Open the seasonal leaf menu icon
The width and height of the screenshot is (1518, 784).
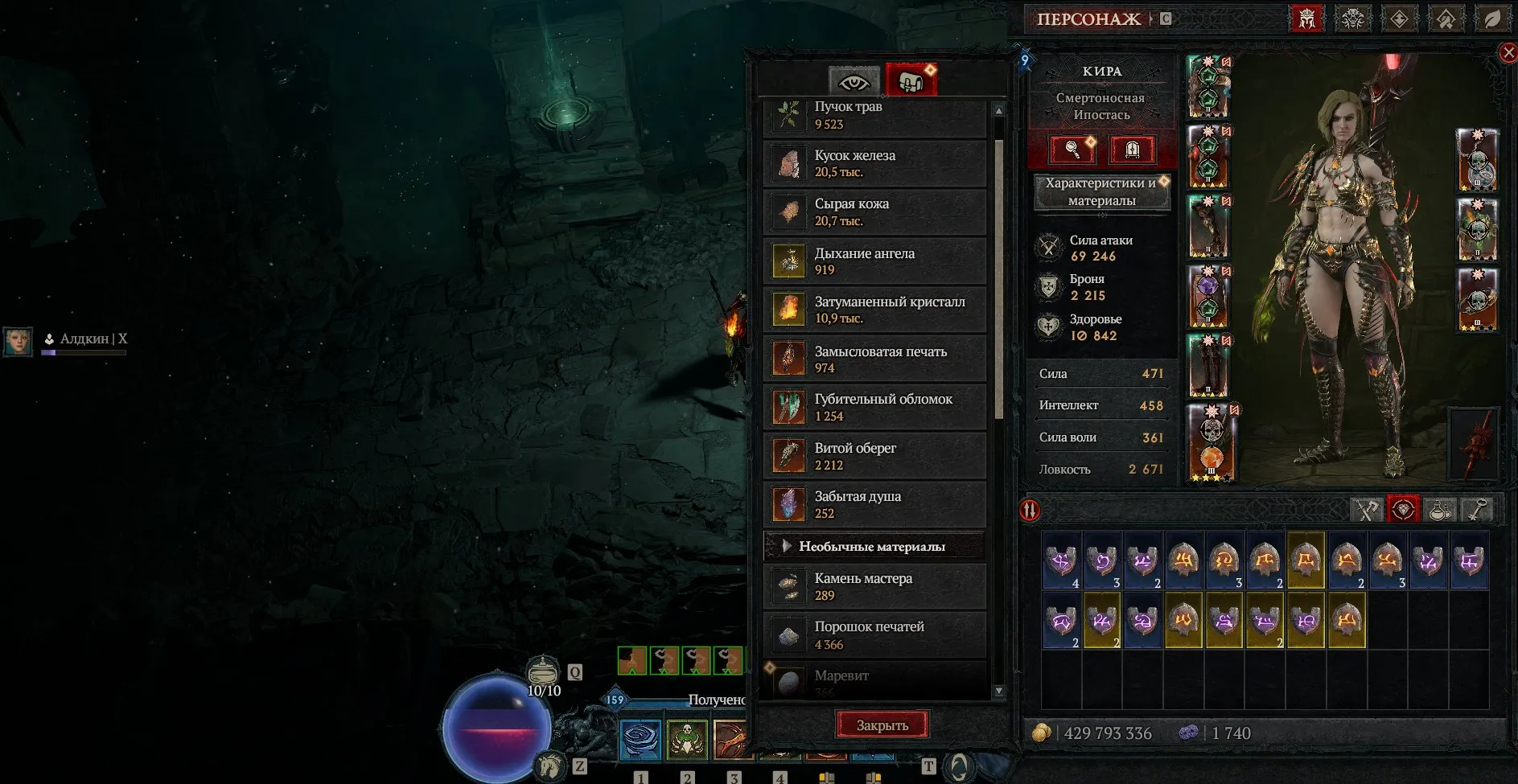1493,18
